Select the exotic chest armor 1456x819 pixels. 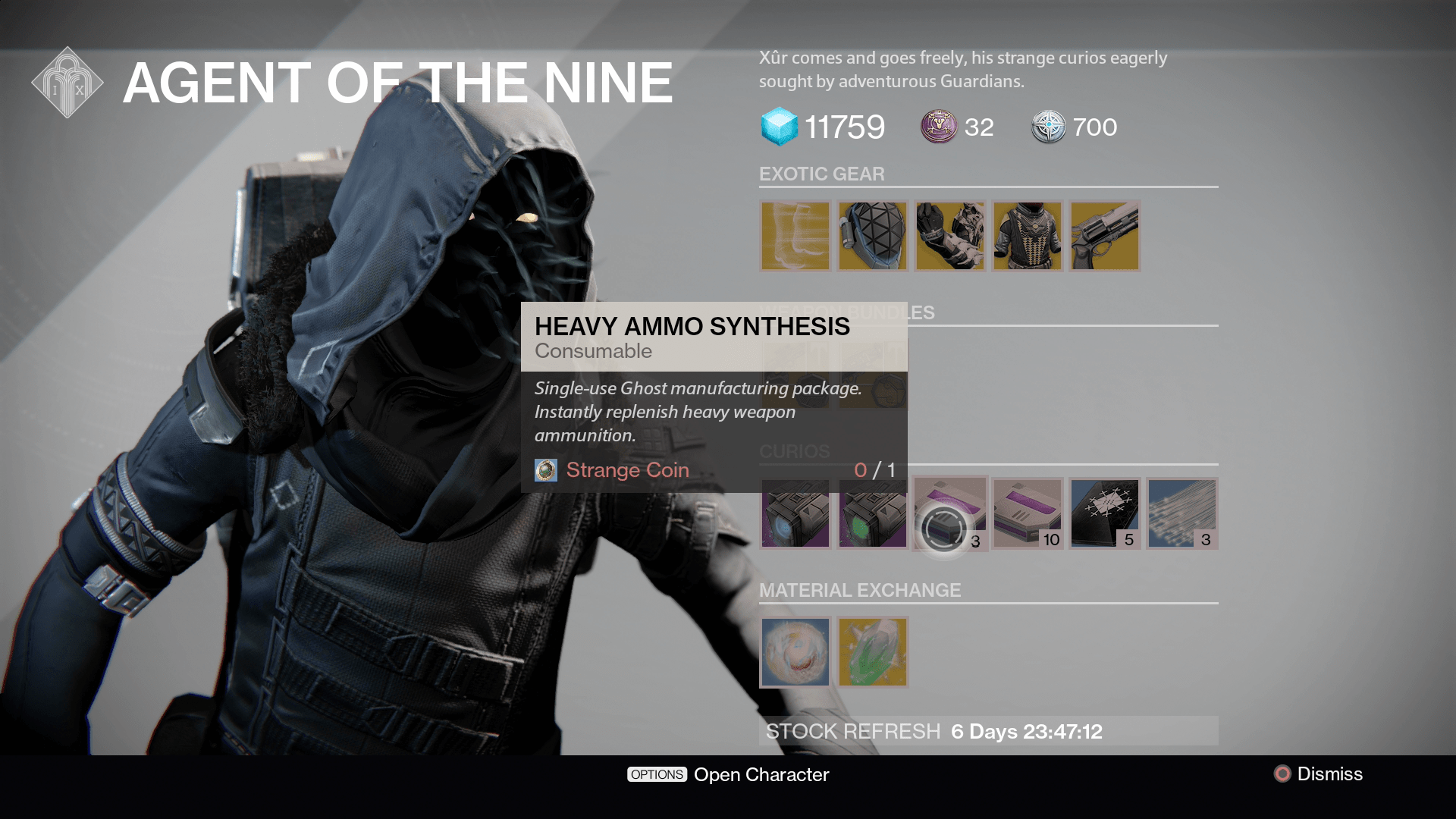(1027, 235)
